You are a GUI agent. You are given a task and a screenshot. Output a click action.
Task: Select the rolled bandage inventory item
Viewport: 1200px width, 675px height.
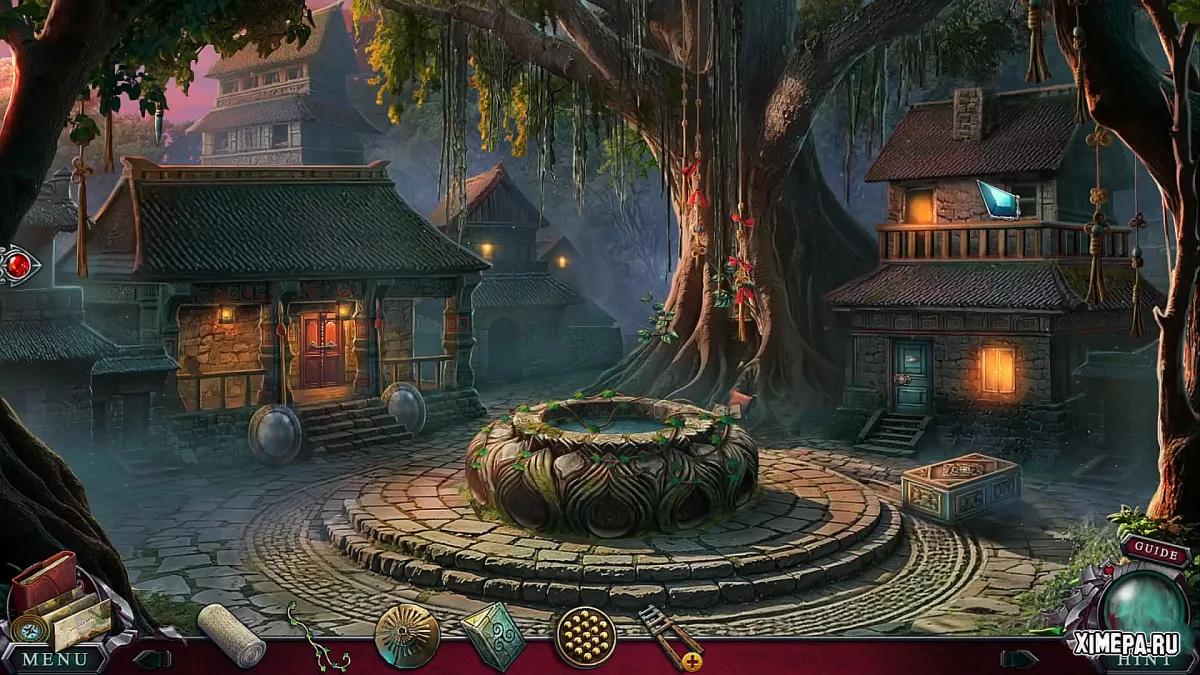231,634
